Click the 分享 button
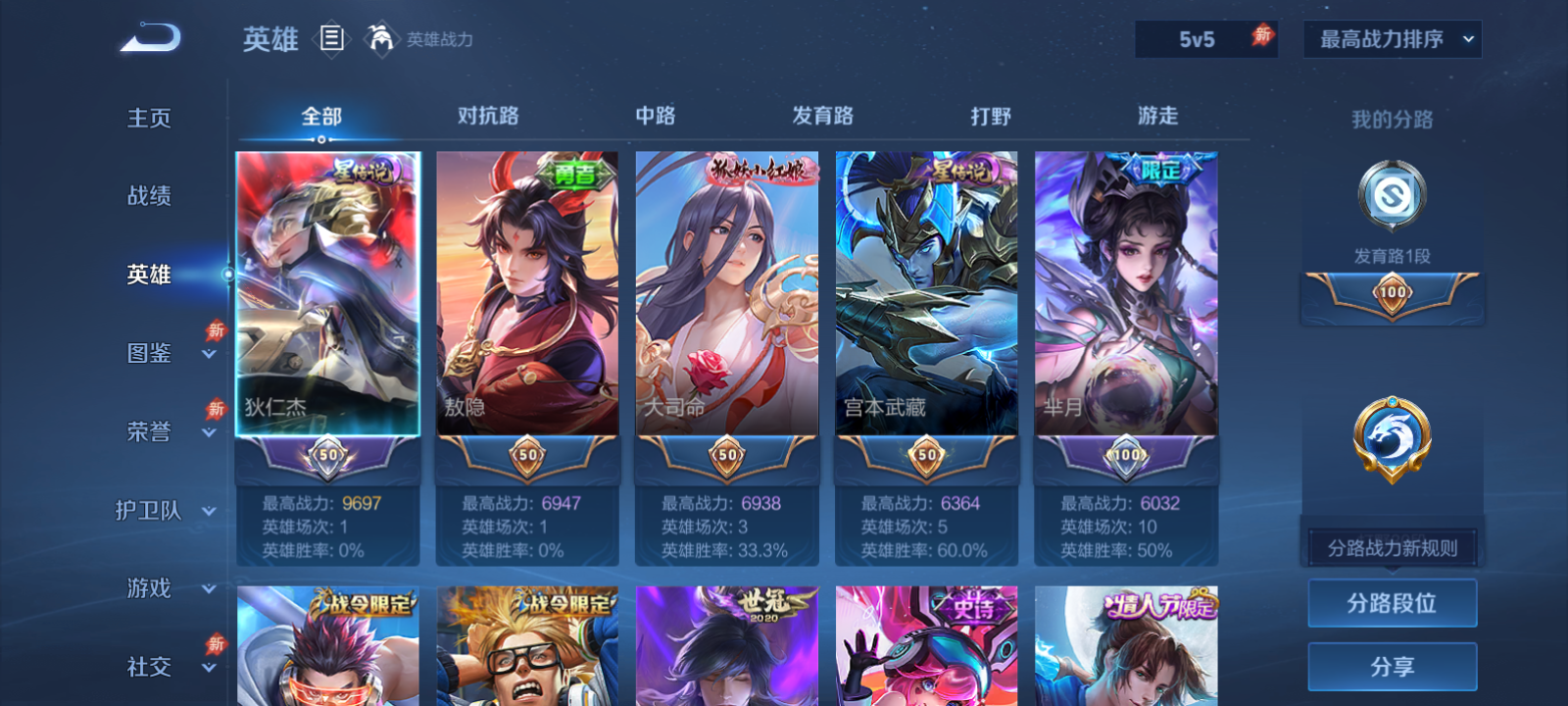Image resolution: width=1568 pixels, height=706 pixels. pyautogui.click(x=1392, y=664)
